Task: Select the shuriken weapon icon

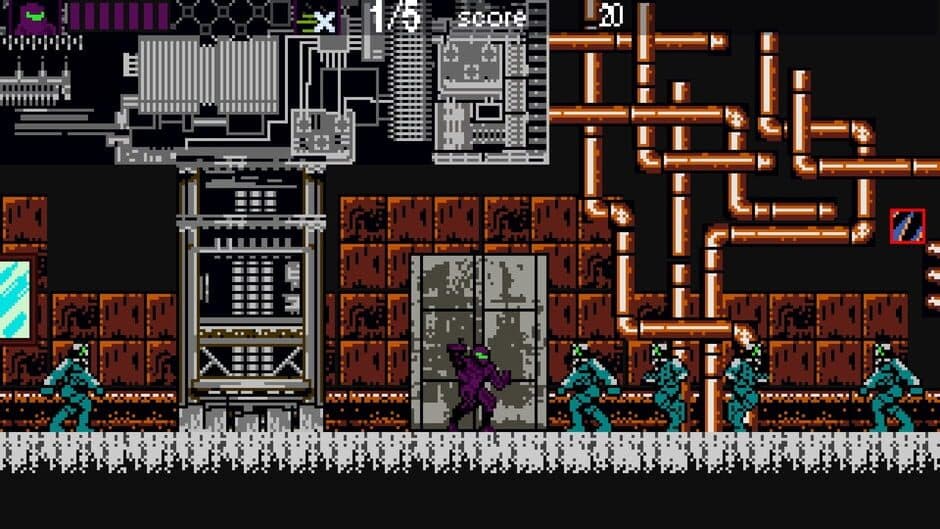Action: pyautogui.click(x=321, y=20)
